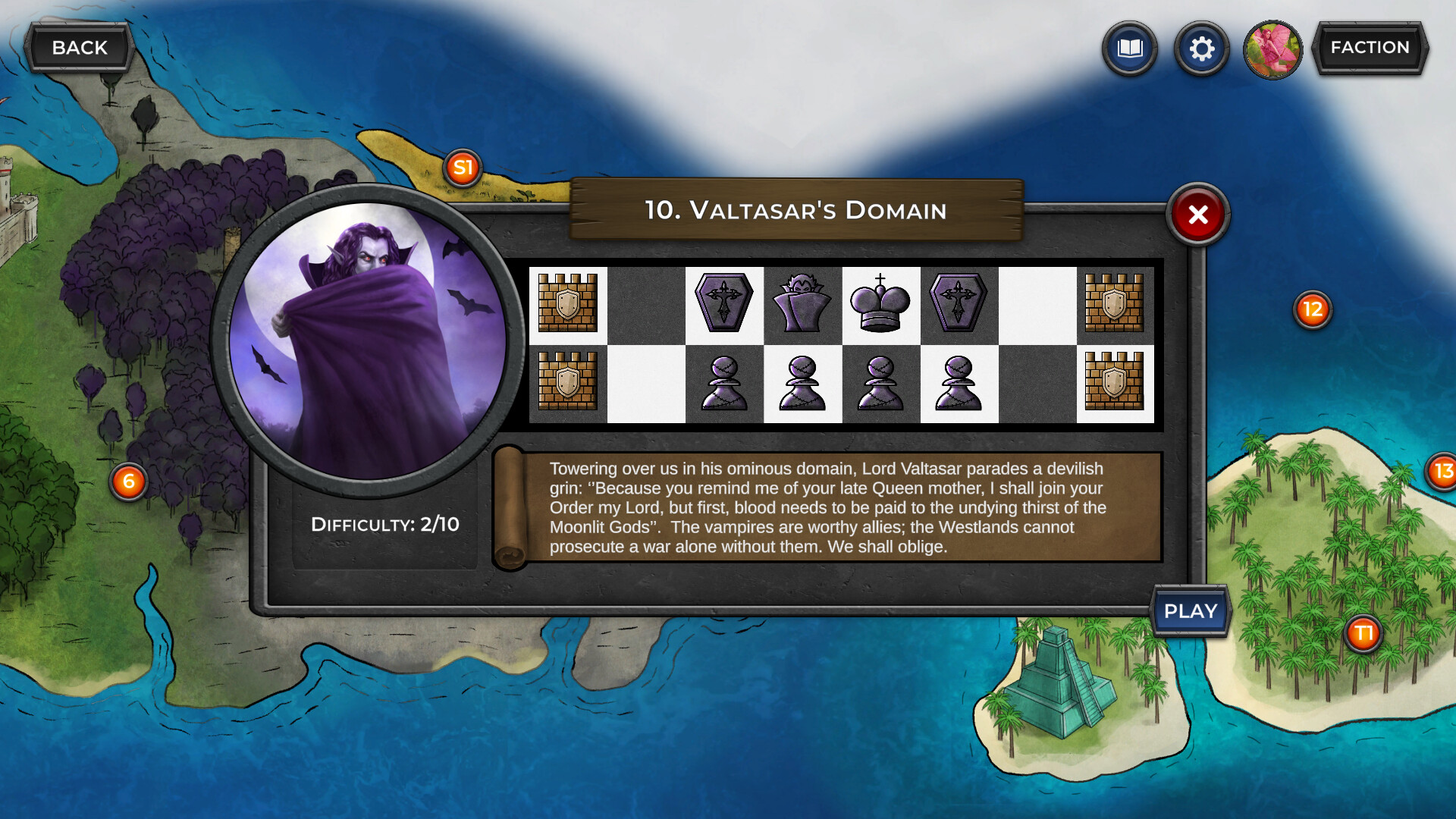The height and width of the screenshot is (819, 1456).
Task: Open mission marker 6 on the map
Action: (129, 479)
